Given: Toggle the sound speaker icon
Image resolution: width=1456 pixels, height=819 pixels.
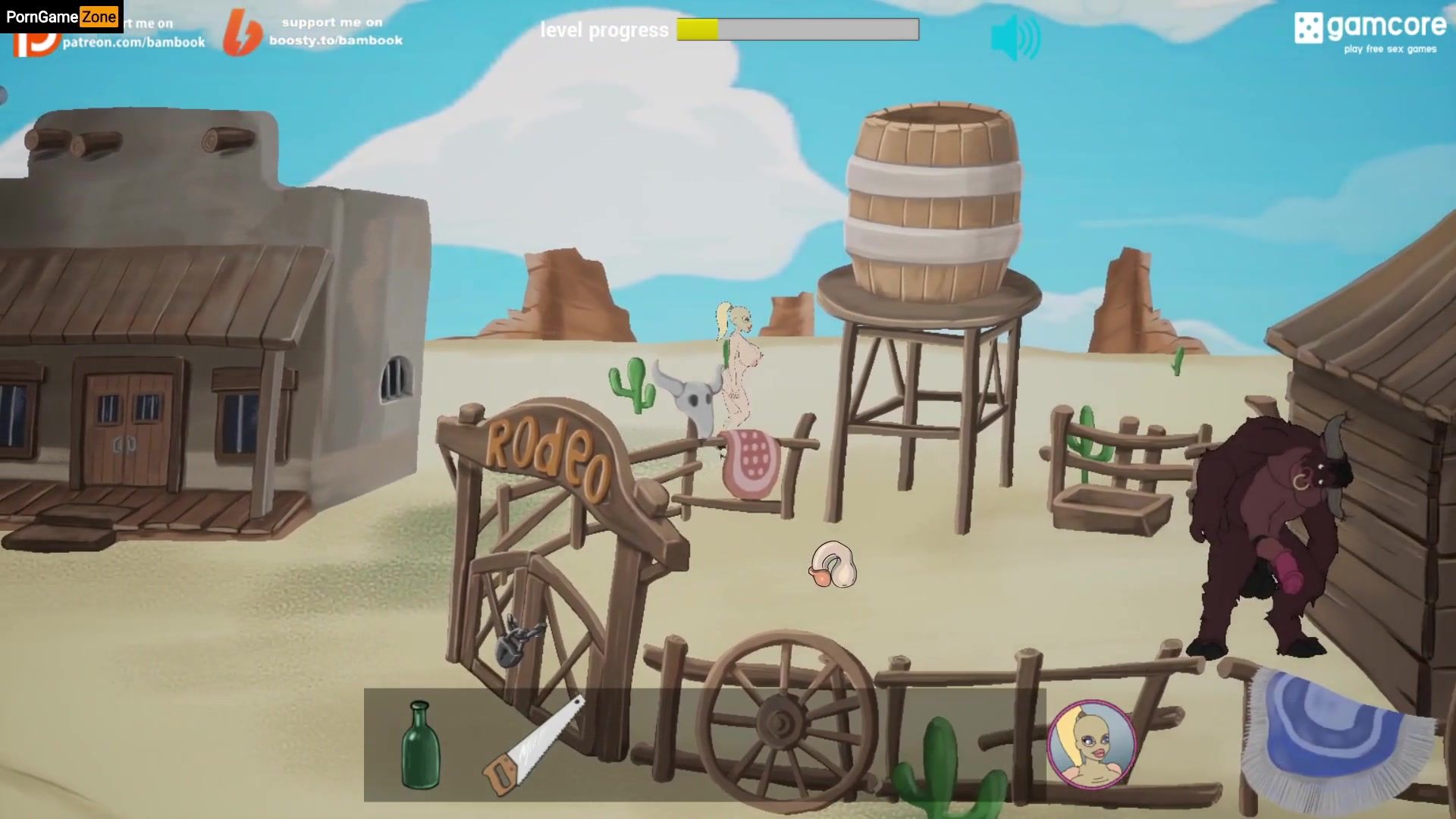Looking at the screenshot, I should 1015,38.
